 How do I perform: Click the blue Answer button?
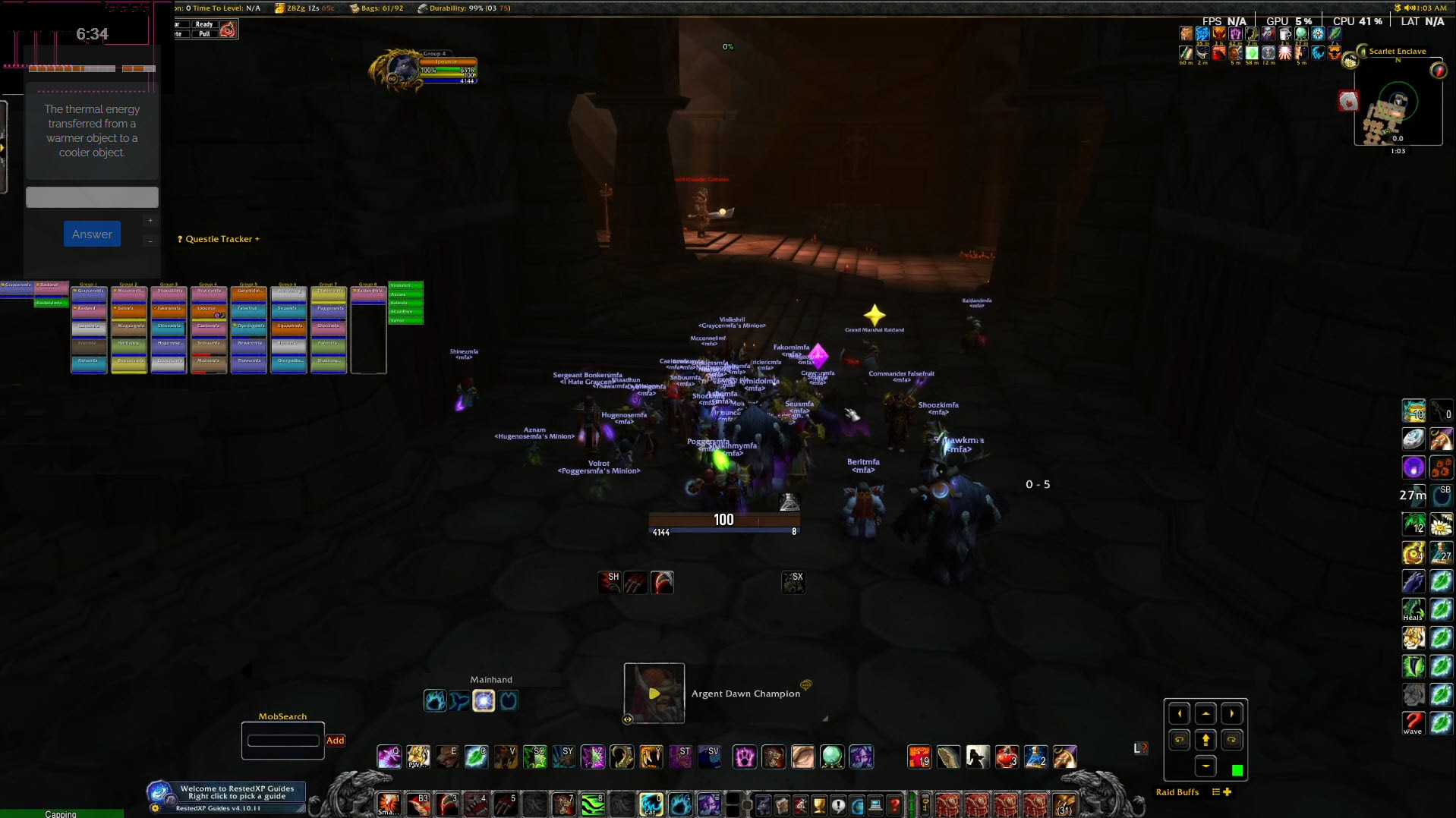[x=92, y=234]
